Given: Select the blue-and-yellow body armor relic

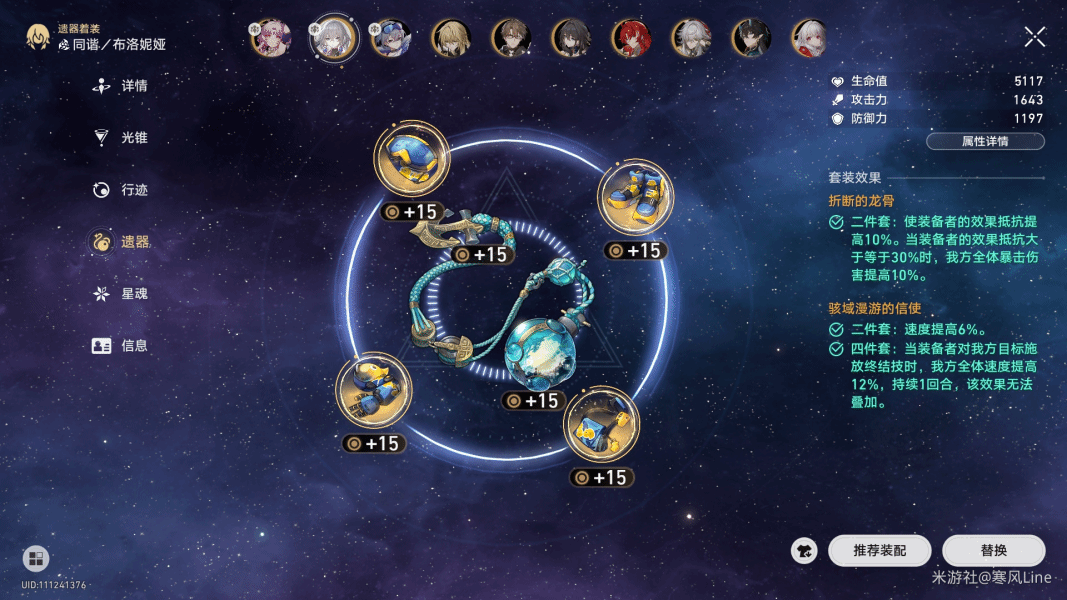Looking at the screenshot, I should [x=601, y=425].
